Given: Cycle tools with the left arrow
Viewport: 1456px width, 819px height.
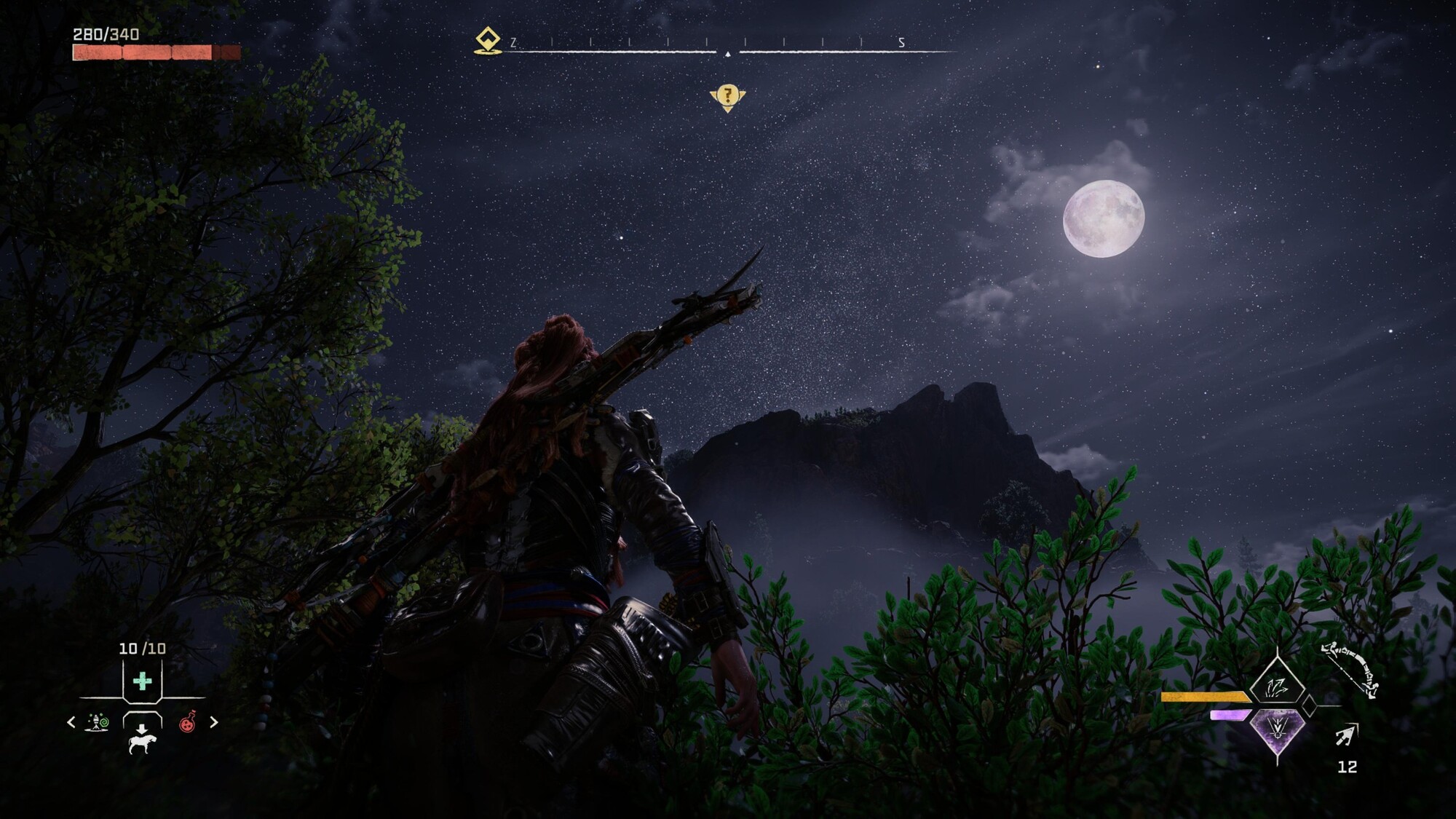Looking at the screenshot, I should (x=71, y=722).
